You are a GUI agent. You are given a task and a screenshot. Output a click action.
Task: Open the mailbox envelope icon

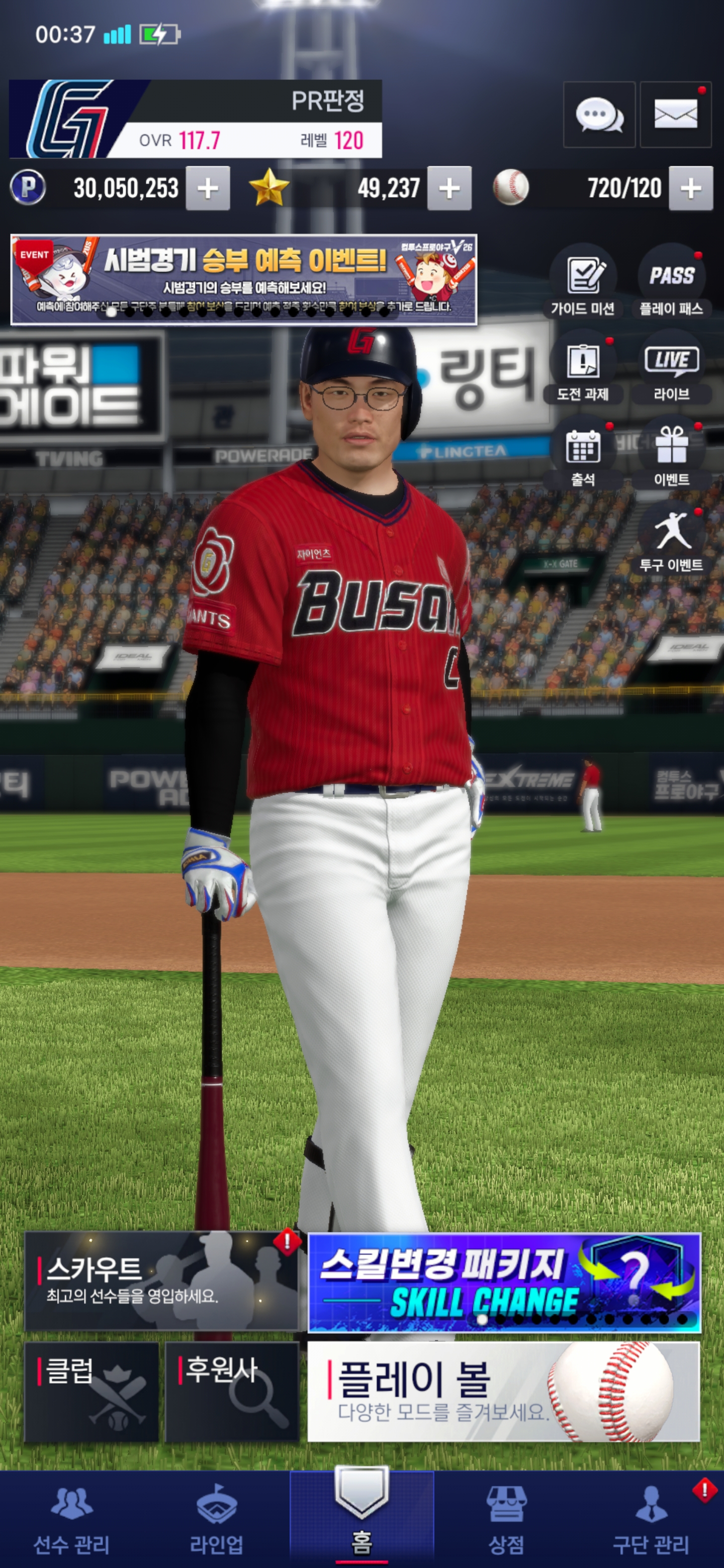(675, 115)
